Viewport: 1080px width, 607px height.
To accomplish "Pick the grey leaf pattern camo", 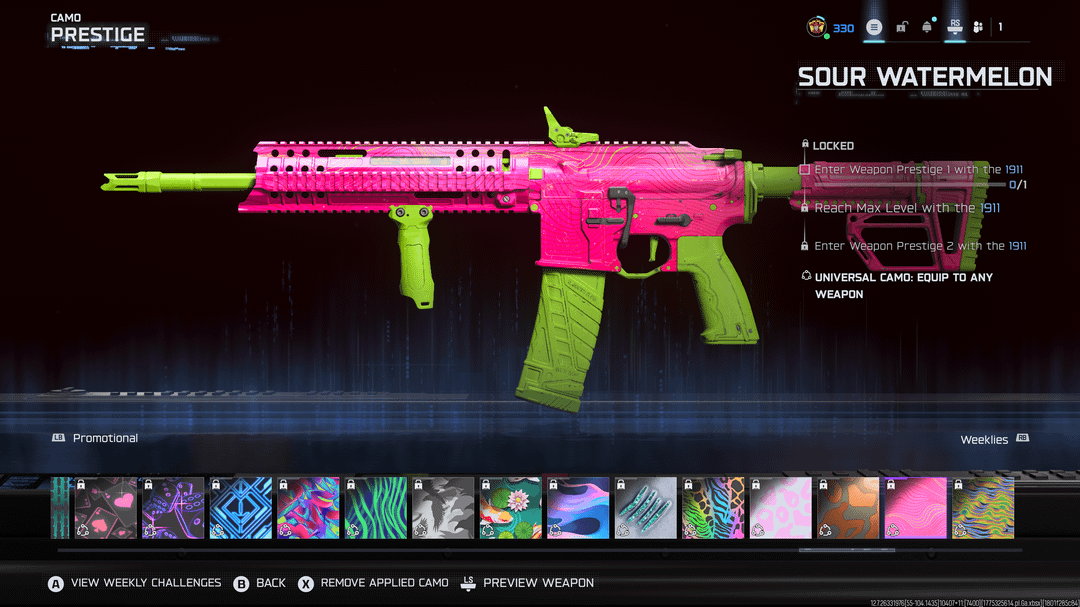I will 443,508.
